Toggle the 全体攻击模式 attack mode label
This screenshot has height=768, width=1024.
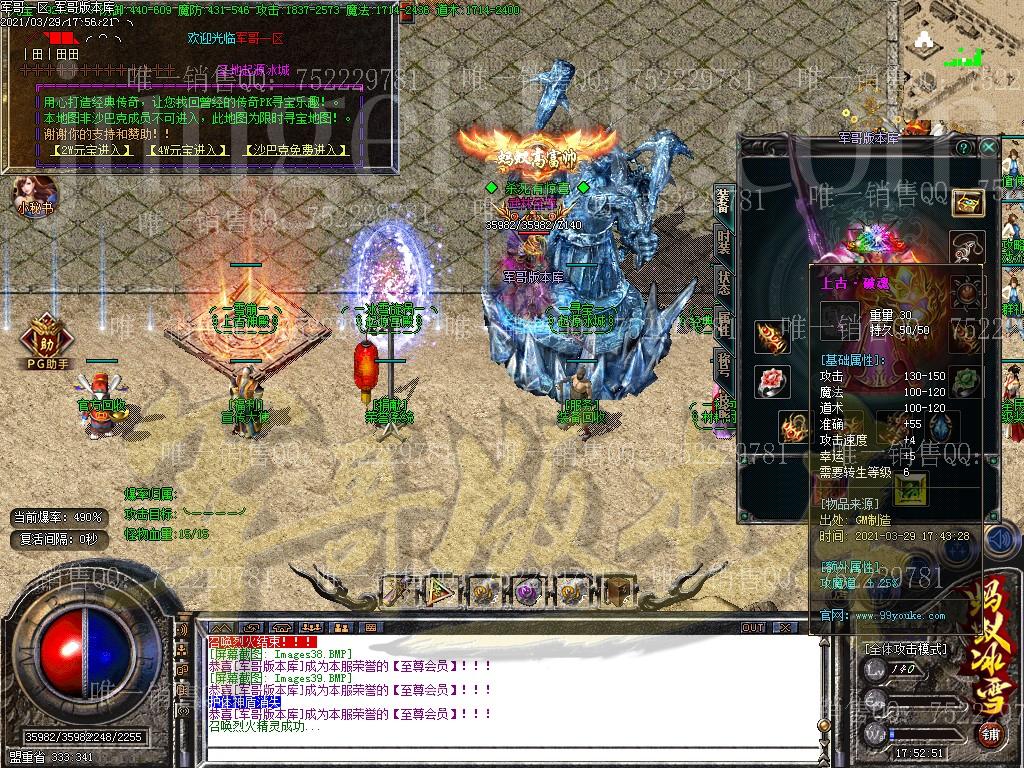pyautogui.click(x=906, y=649)
